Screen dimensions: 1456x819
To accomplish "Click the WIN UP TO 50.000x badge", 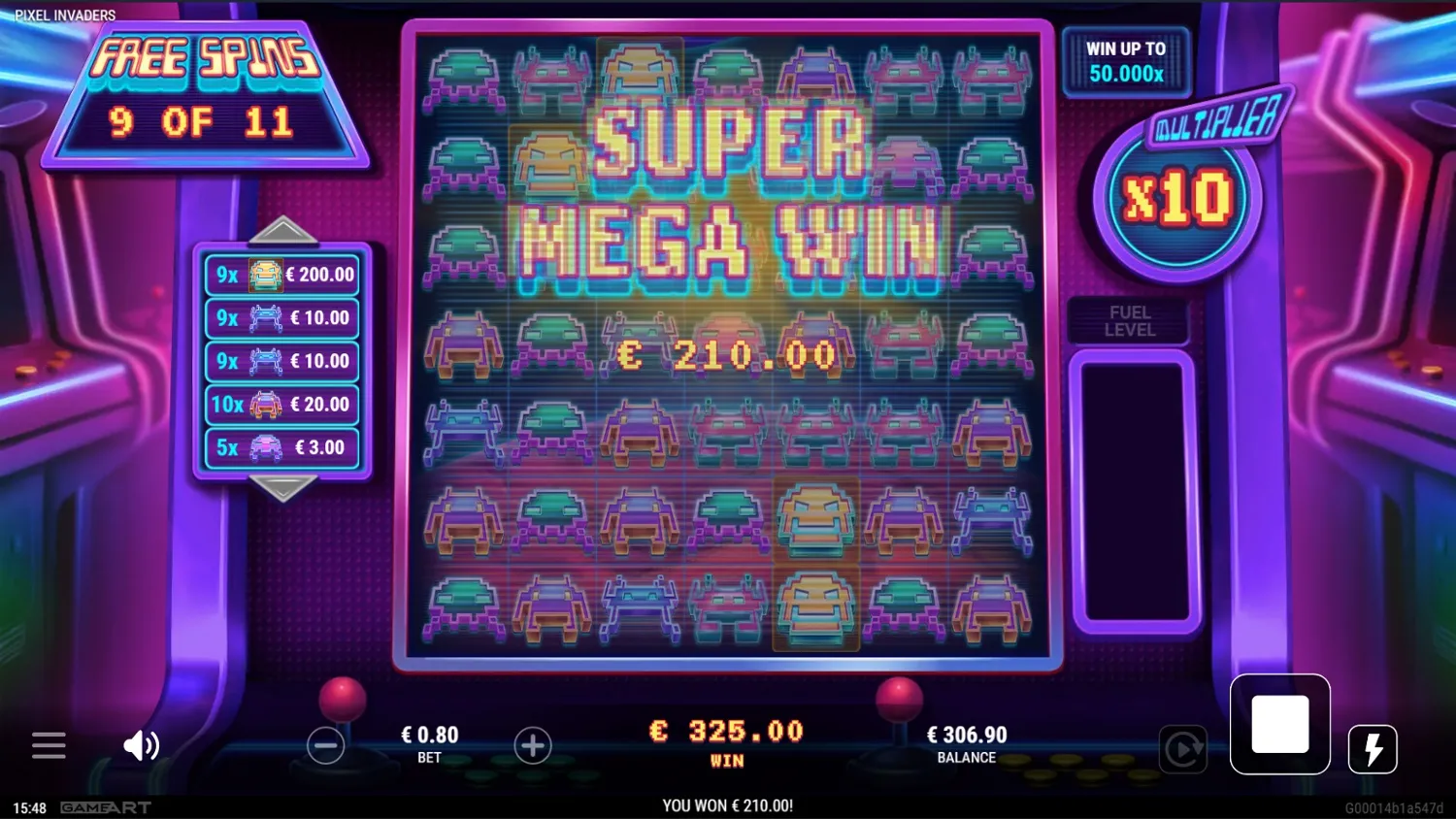I will tap(1126, 61).
